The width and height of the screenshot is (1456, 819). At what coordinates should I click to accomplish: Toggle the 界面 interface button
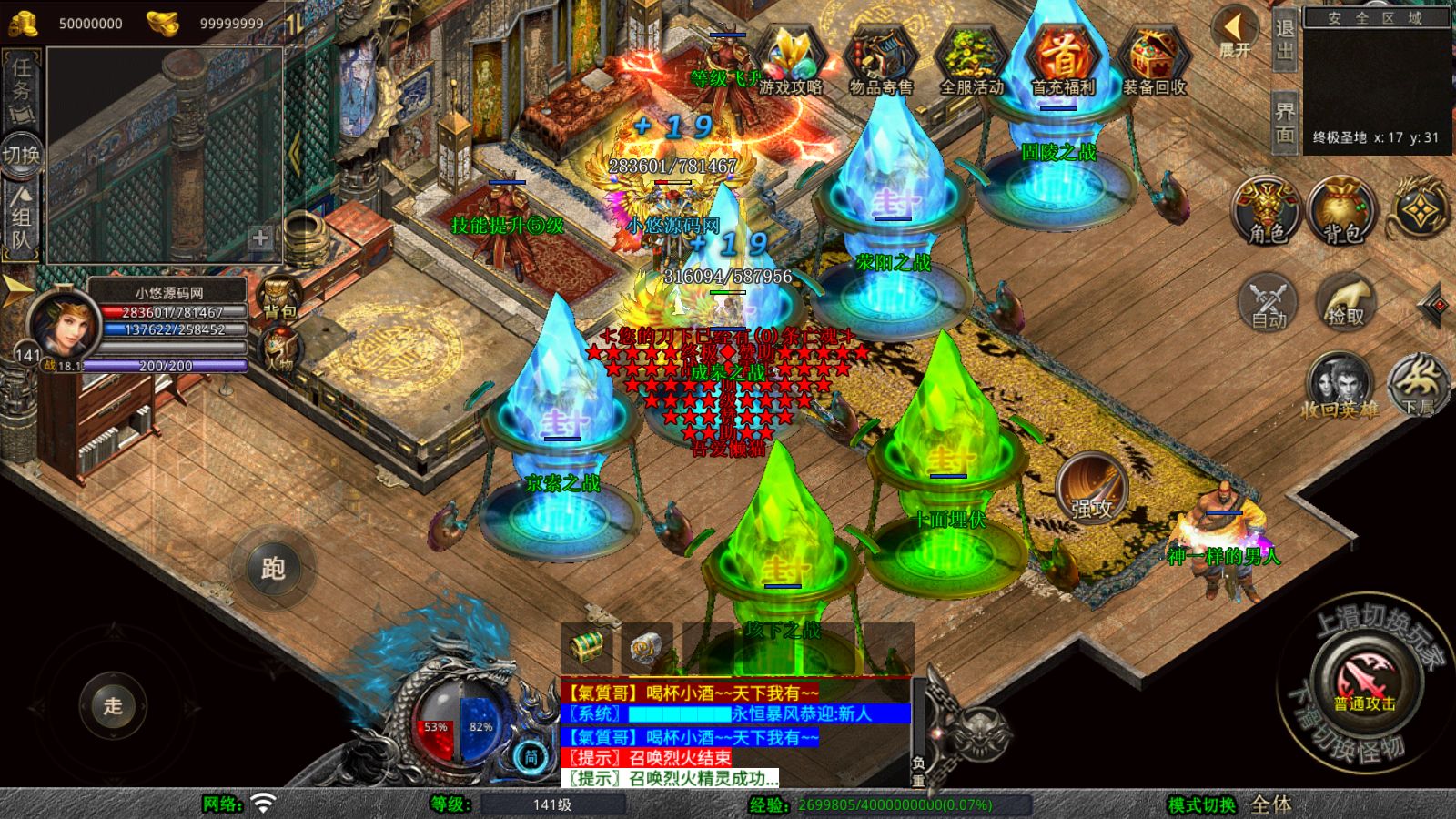click(x=1284, y=121)
